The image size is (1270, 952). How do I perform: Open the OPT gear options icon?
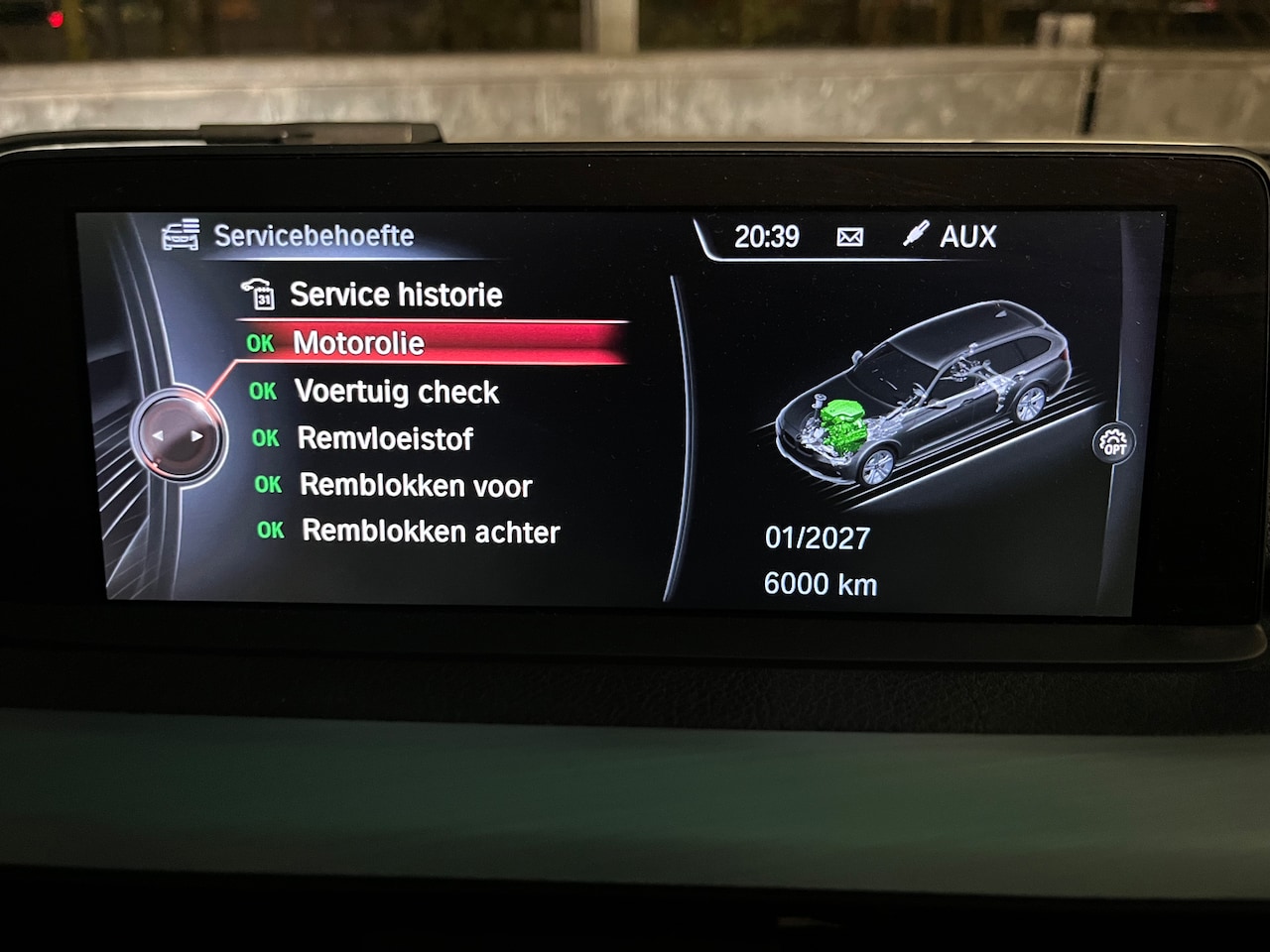point(1115,443)
